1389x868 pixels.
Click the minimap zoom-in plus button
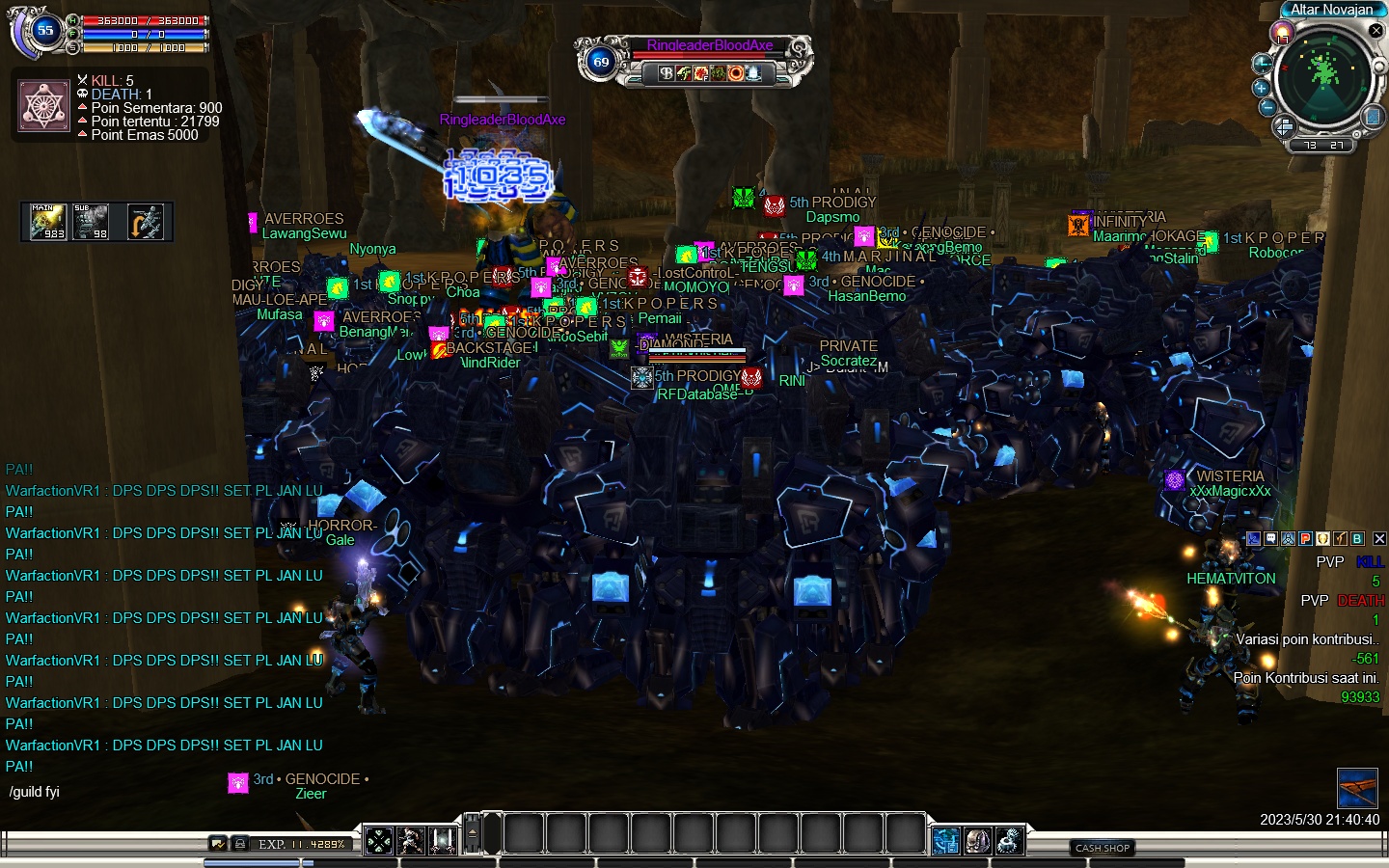pyautogui.click(x=1261, y=88)
